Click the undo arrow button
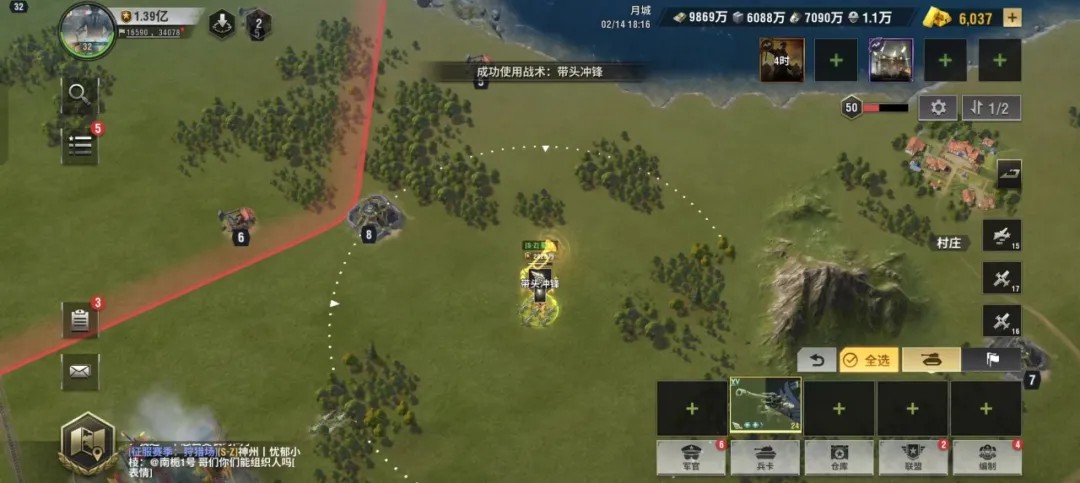The height and width of the screenshot is (483, 1080). tap(816, 360)
